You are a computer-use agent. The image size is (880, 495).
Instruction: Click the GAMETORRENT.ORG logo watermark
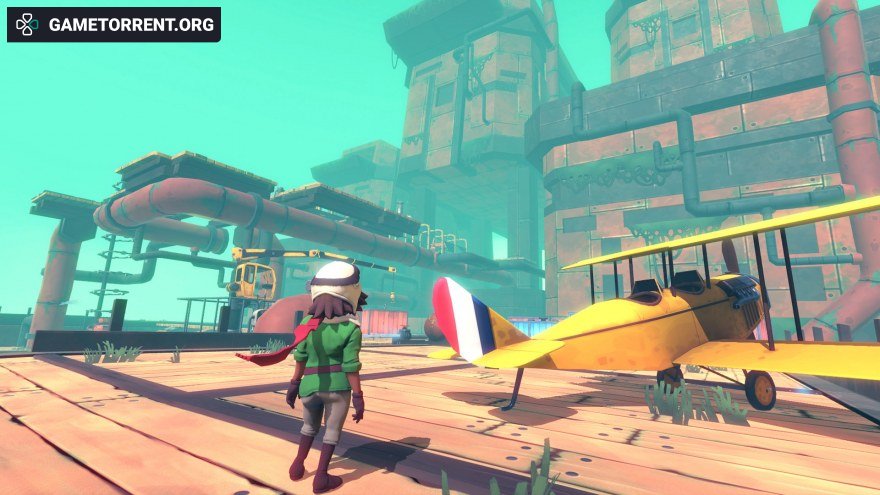(x=114, y=24)
